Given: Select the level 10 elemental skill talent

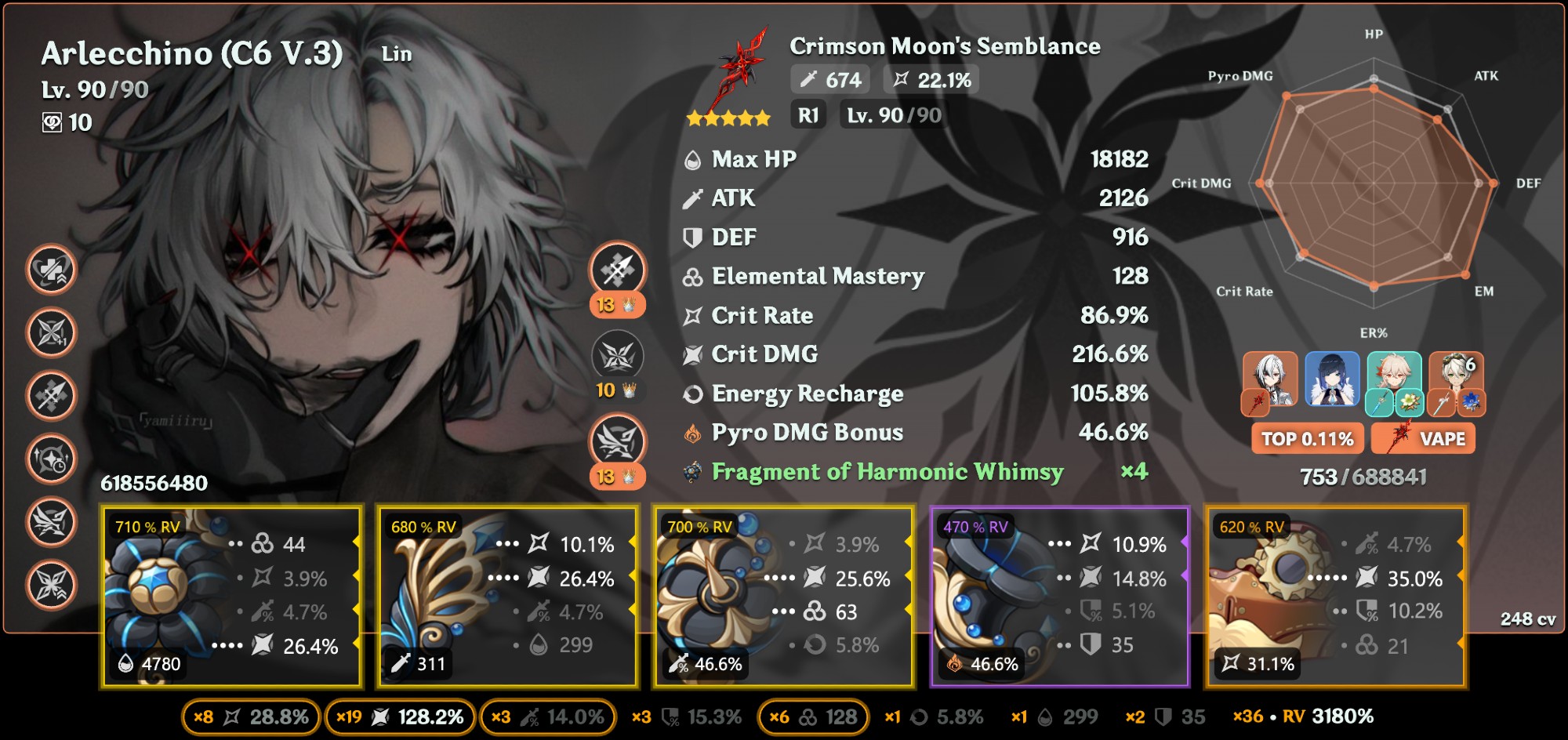Looking at the screenshot, I should tap(617, 357).
